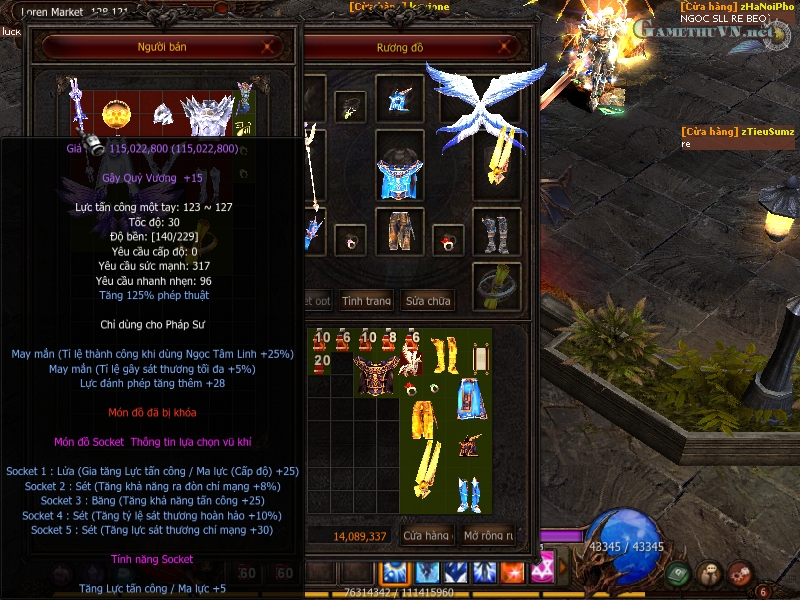Select the blue boots in the bag
The height and width of the screenshot is (600, 800).
(x=470, y=493)
